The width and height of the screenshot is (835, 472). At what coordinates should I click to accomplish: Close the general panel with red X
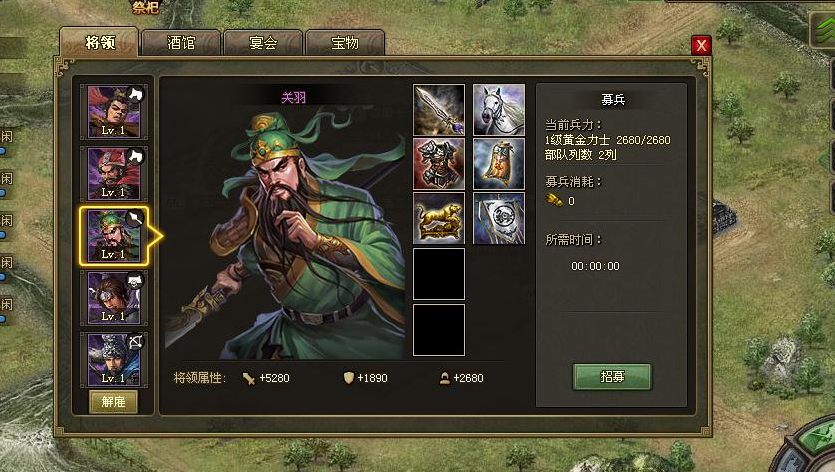point(701,45)
